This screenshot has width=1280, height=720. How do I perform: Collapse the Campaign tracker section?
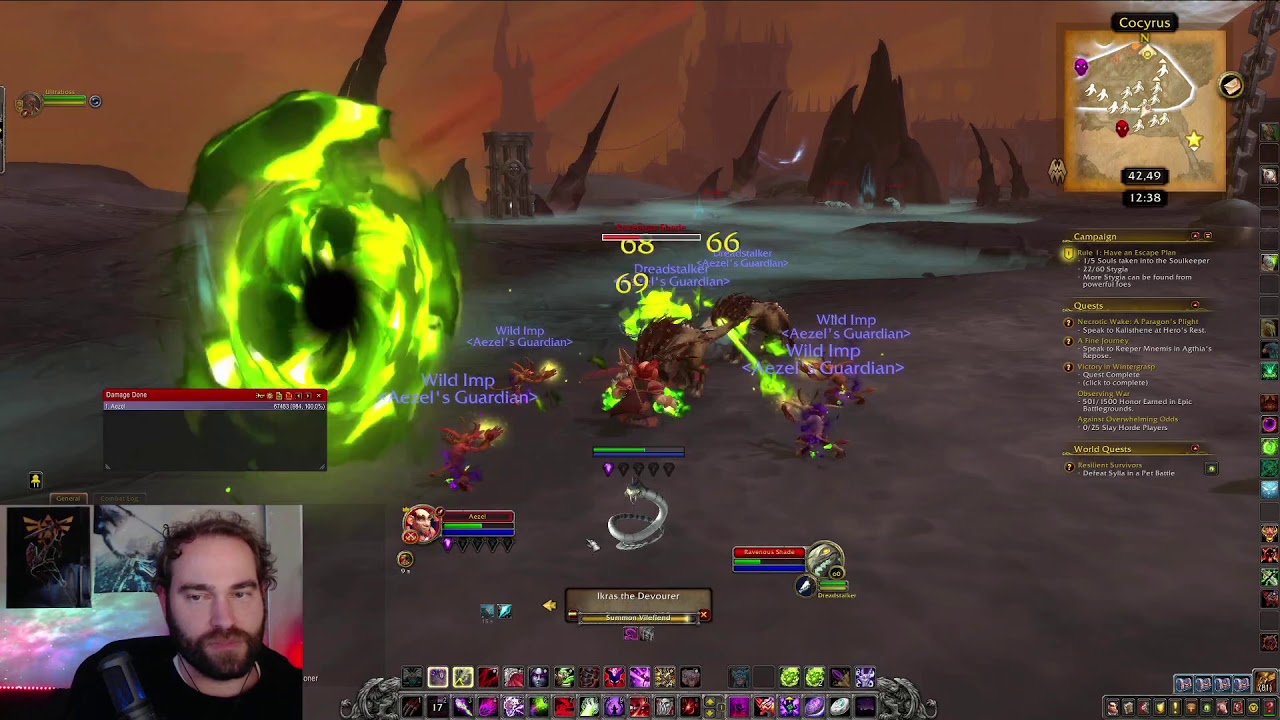point(1195,236)
